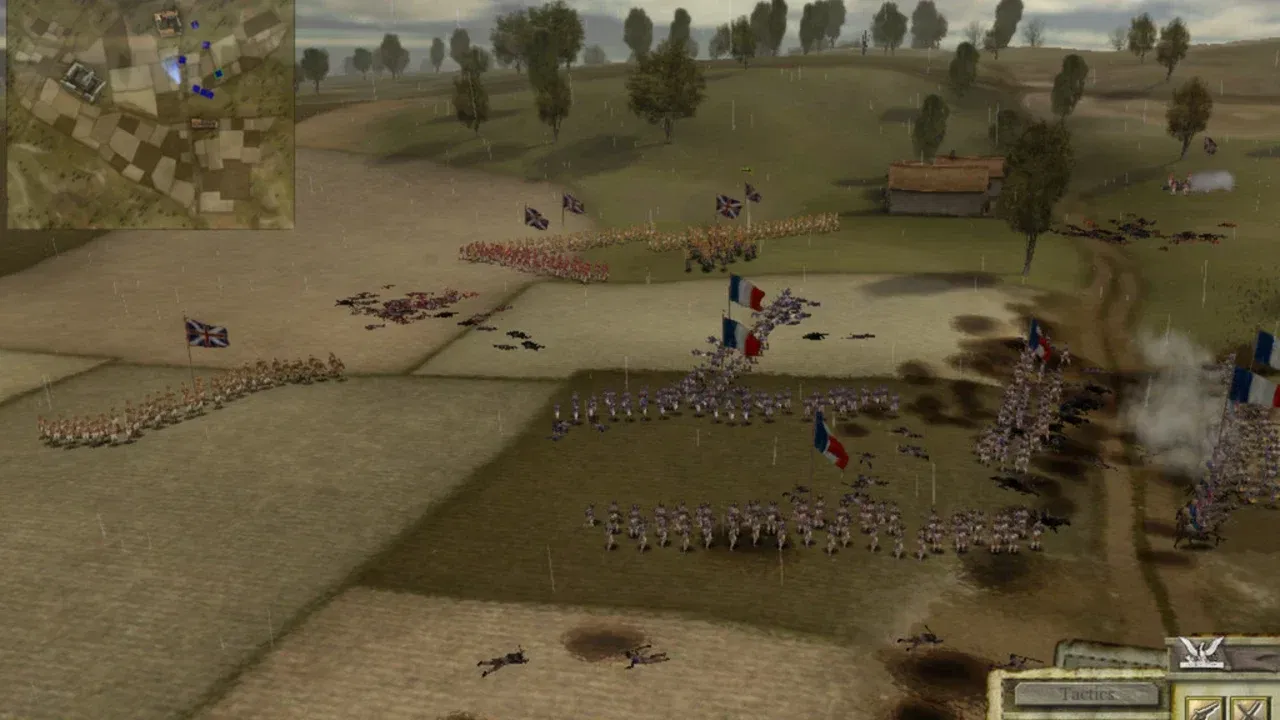Select the French infantry column in the center
Screen dimensions: 1280x720
click(700, 400)
